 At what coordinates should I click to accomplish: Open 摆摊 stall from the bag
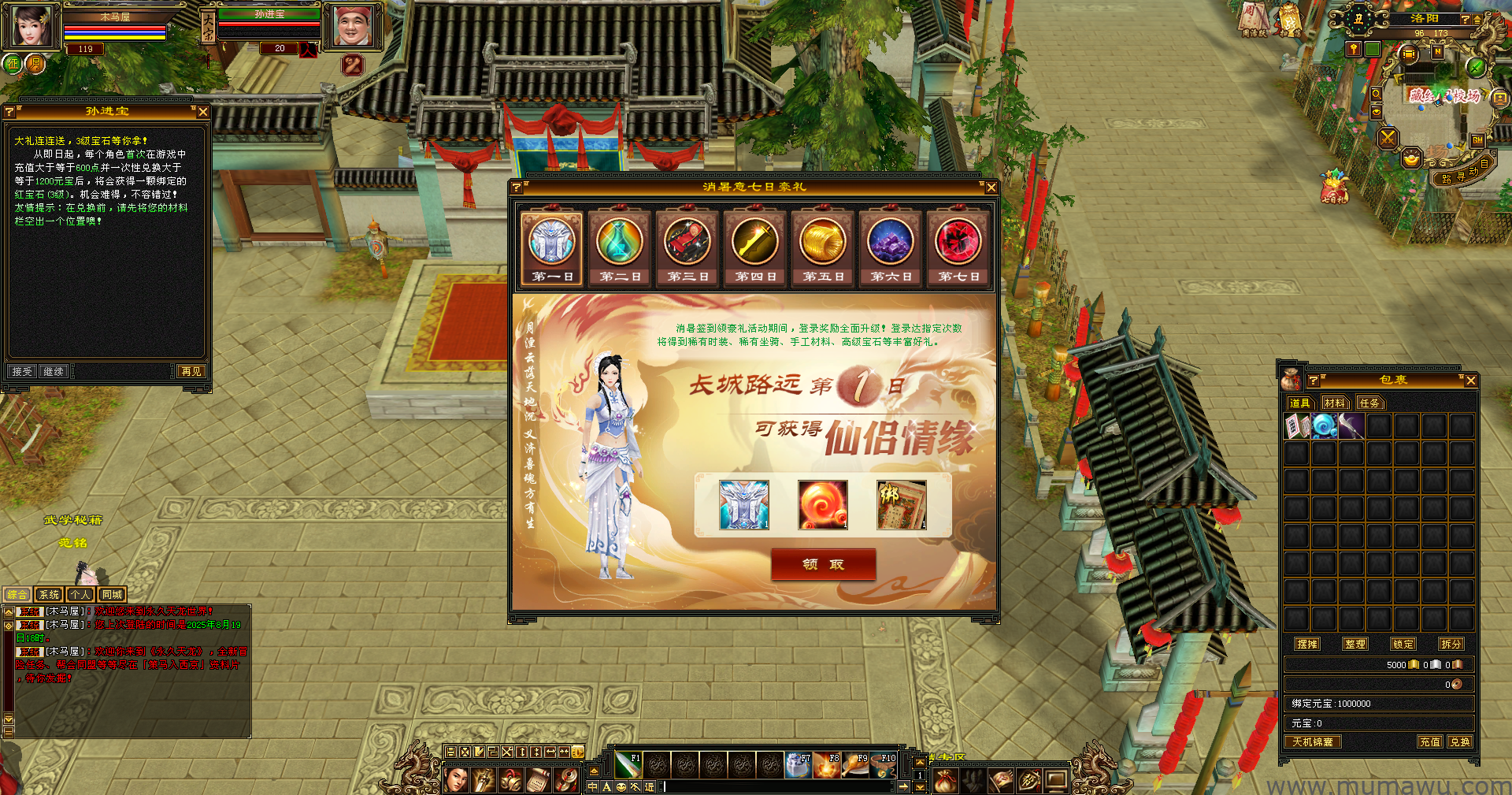[1307, 644]
